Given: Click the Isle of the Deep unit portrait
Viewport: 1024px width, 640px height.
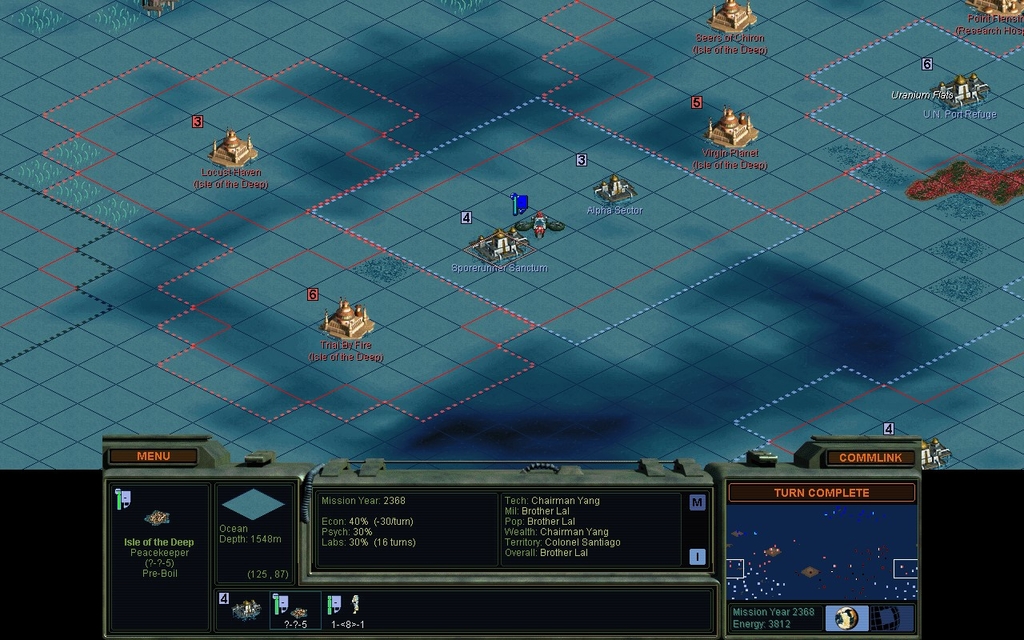Looking at the screenshot, I should click(155, 517).
